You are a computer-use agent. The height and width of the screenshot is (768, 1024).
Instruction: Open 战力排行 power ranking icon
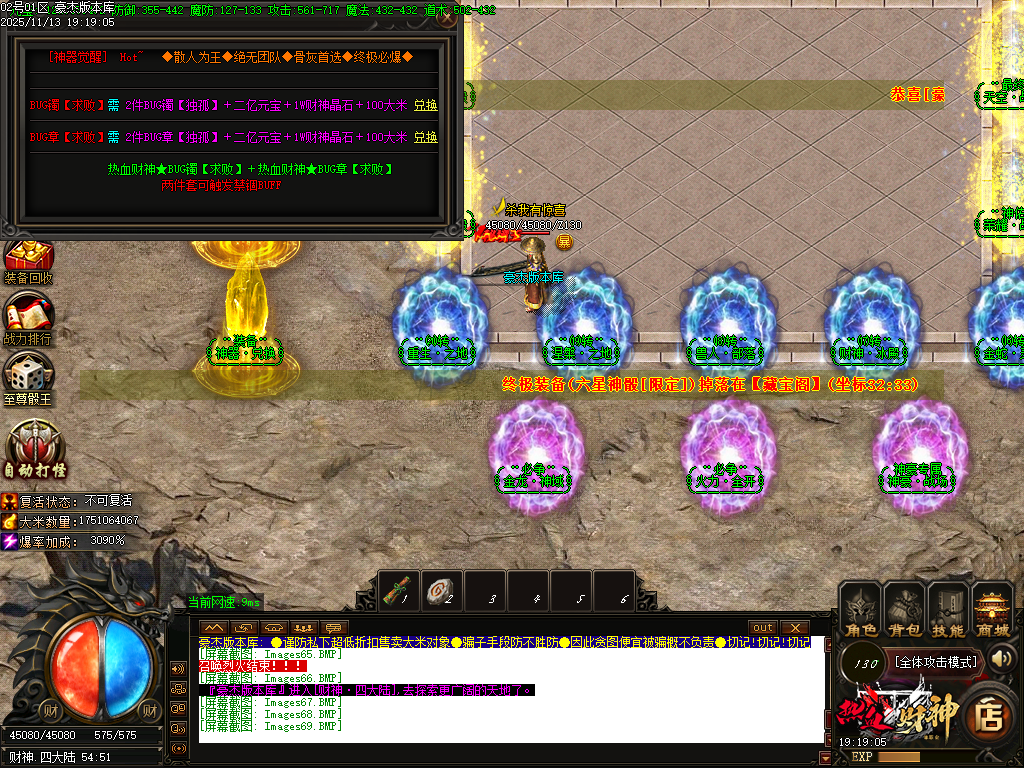click(x=28, y=319)
